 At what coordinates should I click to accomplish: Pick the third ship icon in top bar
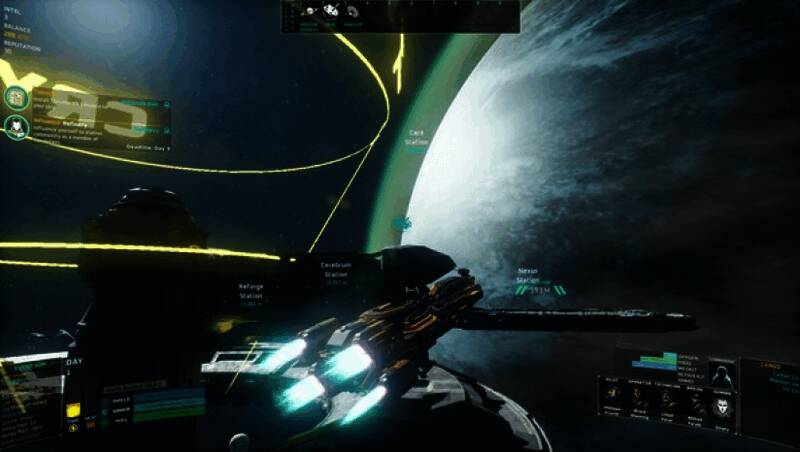click(352, 12)
